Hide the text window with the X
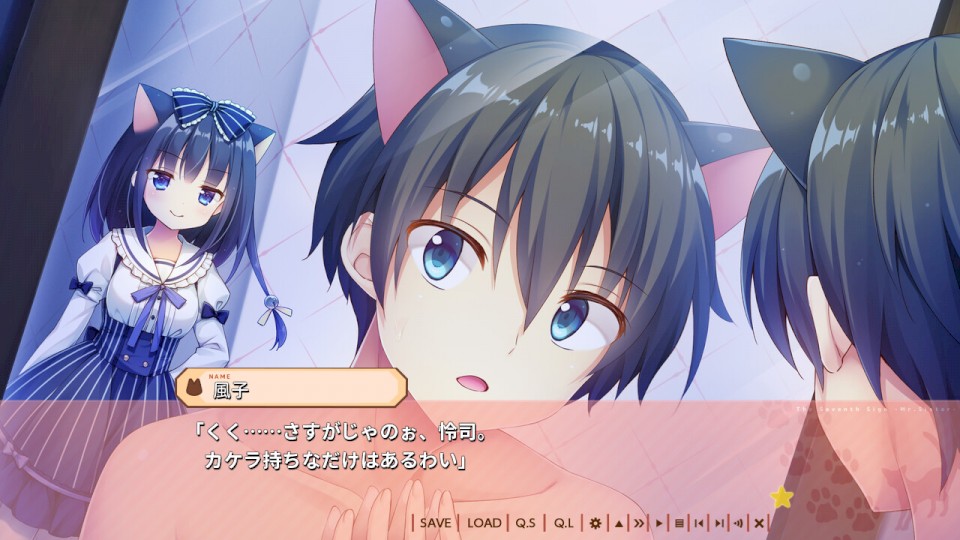Screen dimensions: 960x540 click(759, 523)
